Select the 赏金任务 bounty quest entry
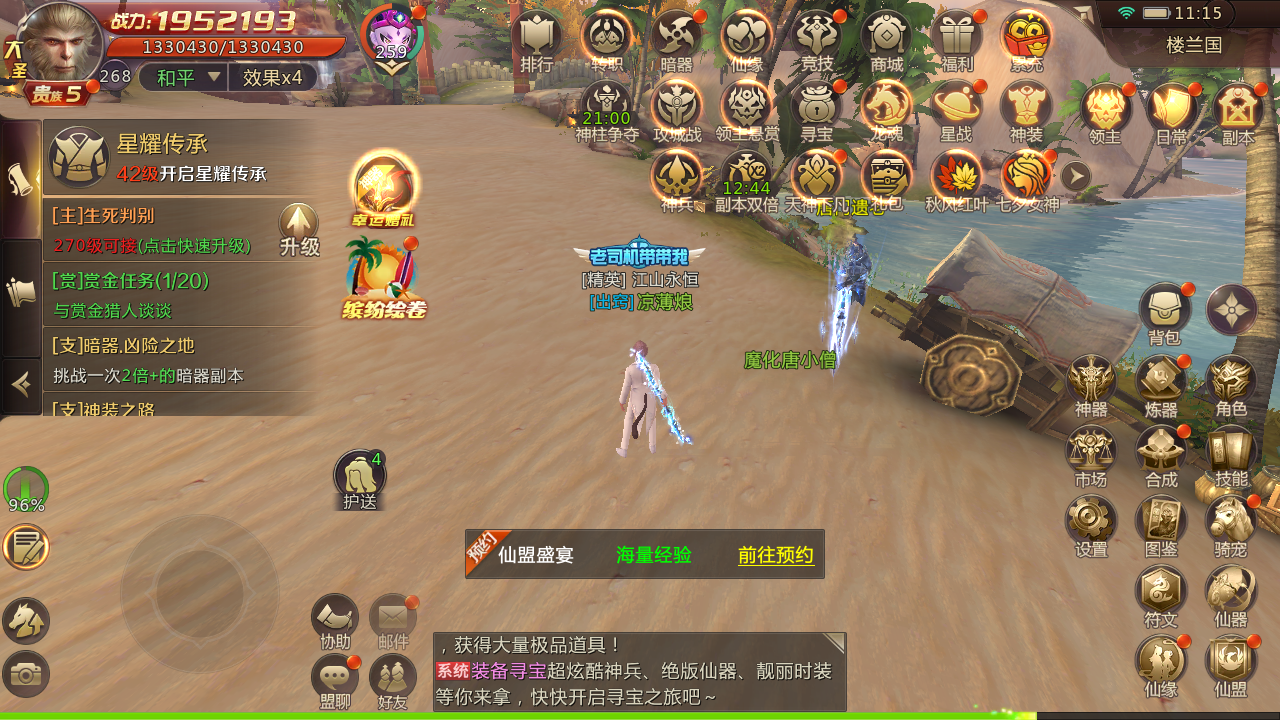This screenshot has width=1280, height=720. [180, 295]
